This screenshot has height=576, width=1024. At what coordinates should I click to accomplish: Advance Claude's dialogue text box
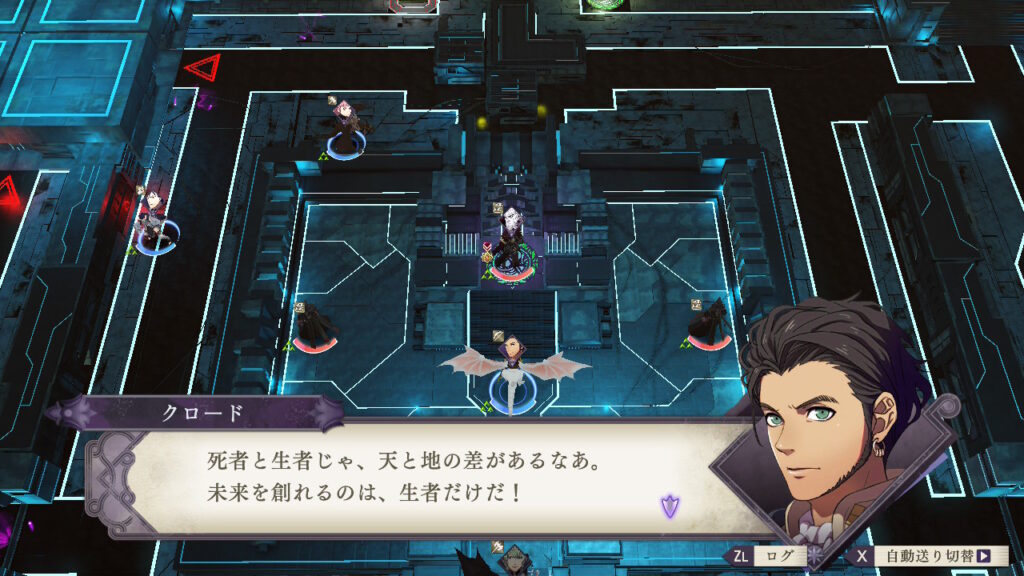[420, 478]
